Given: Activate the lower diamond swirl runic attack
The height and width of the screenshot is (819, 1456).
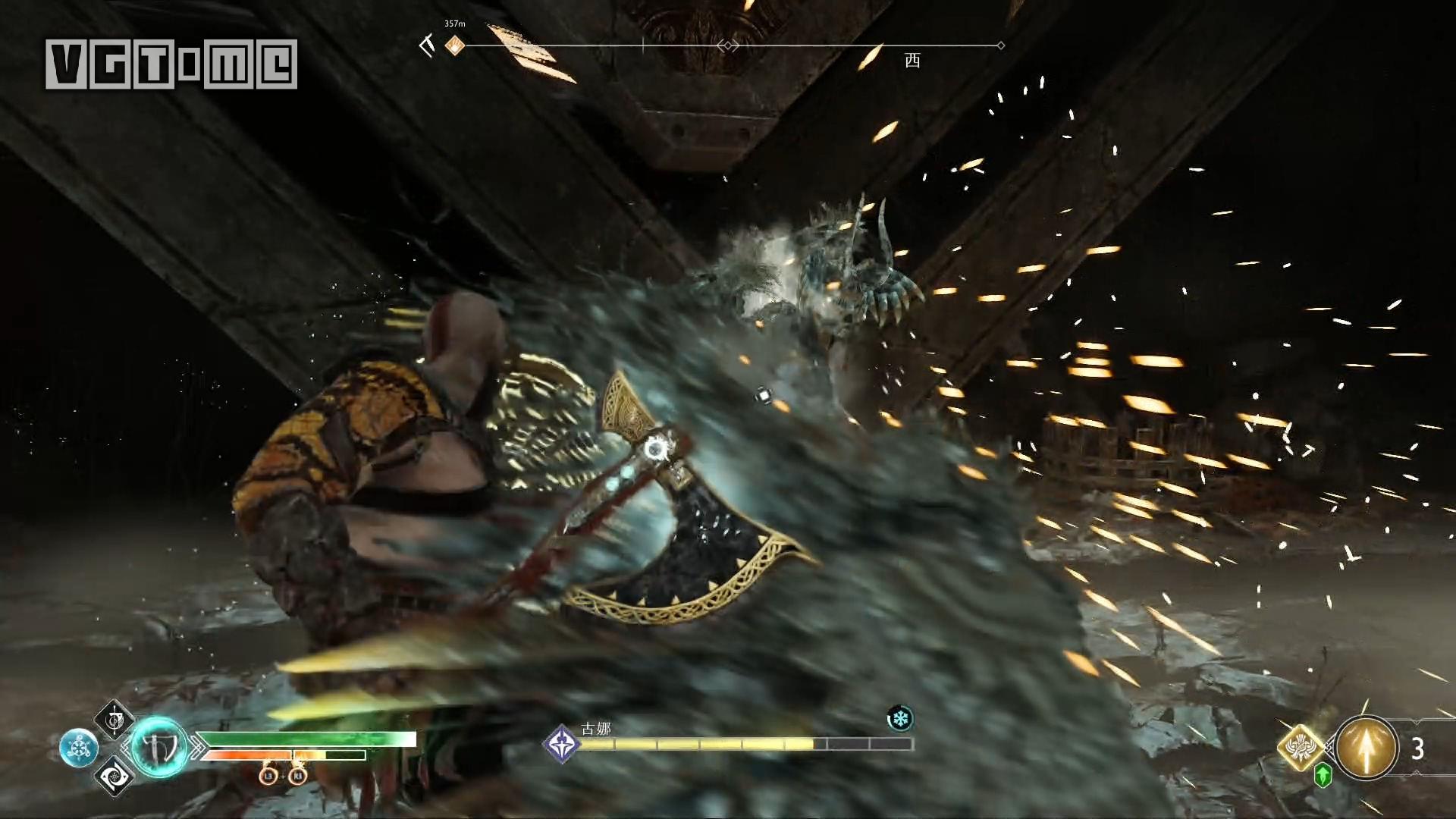Looking at the screenshot, I should pos(115,775).
